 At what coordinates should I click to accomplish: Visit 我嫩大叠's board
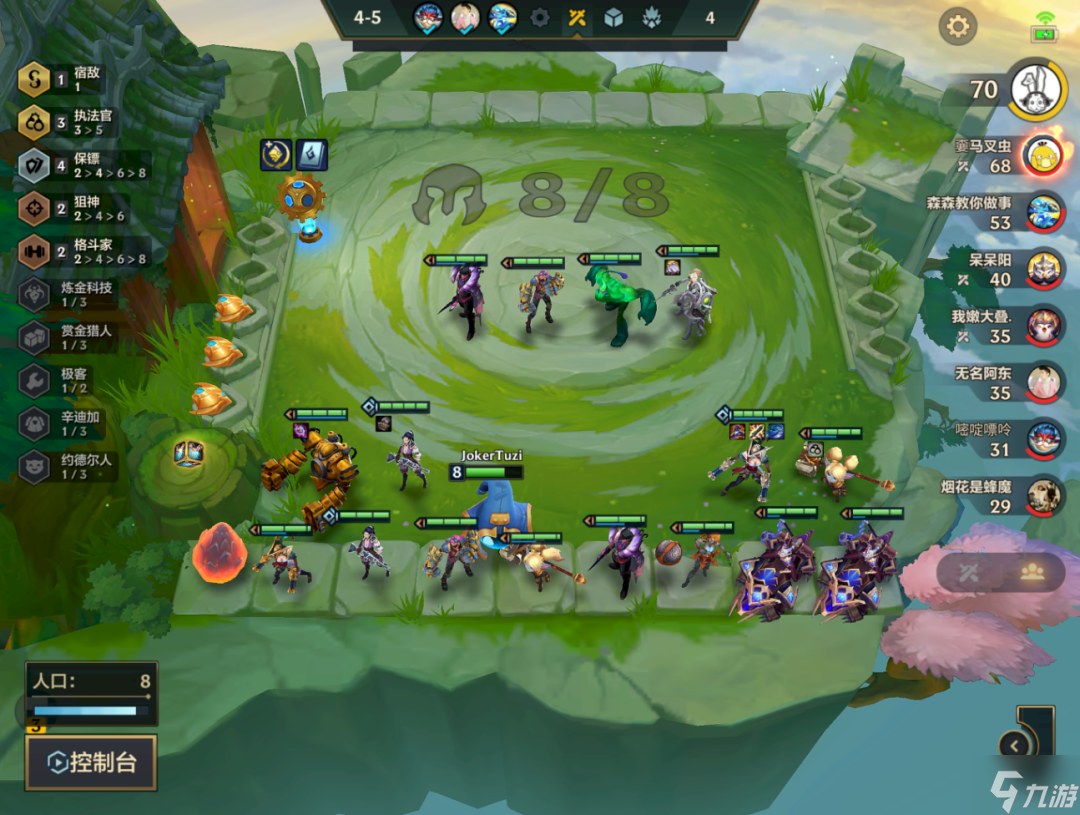pos(1044,326)
